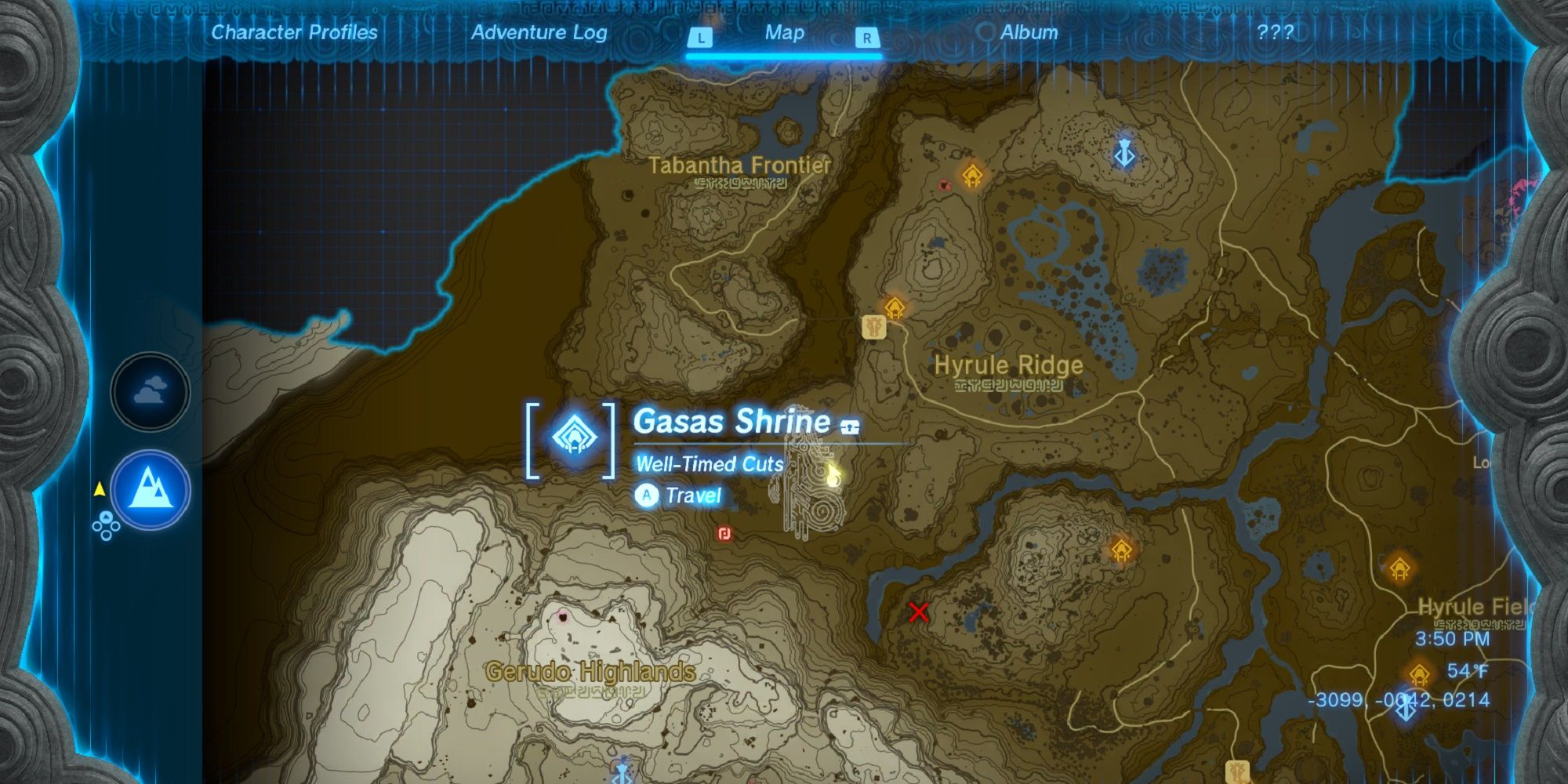Toggle the map layer with yellow arrow indicator
The width and height of the screenshot is (1568, 784).
coord(100,487)
